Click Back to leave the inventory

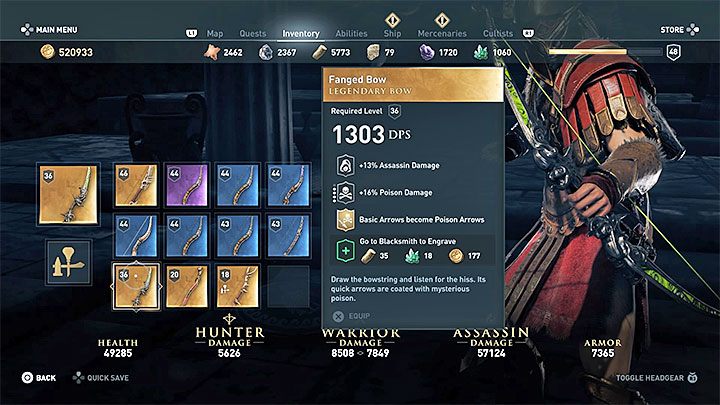[x=40, y=378]
